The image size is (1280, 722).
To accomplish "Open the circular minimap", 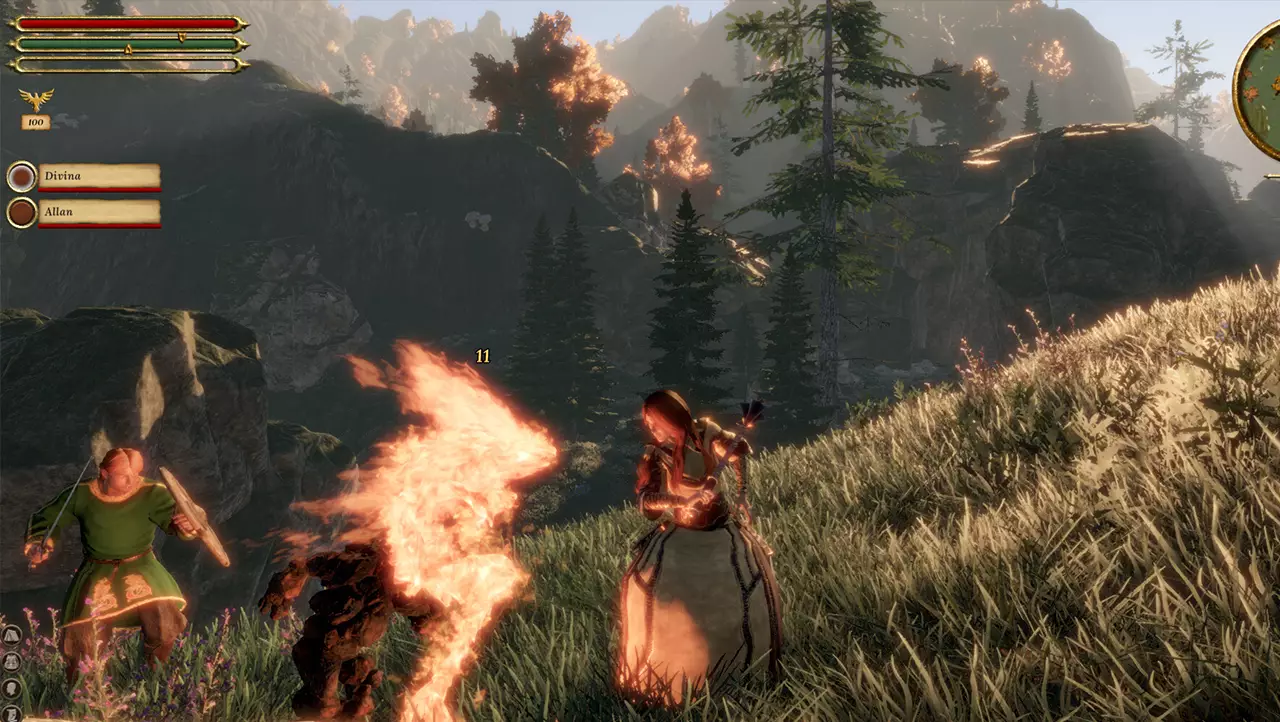I will coord(1260,90).
